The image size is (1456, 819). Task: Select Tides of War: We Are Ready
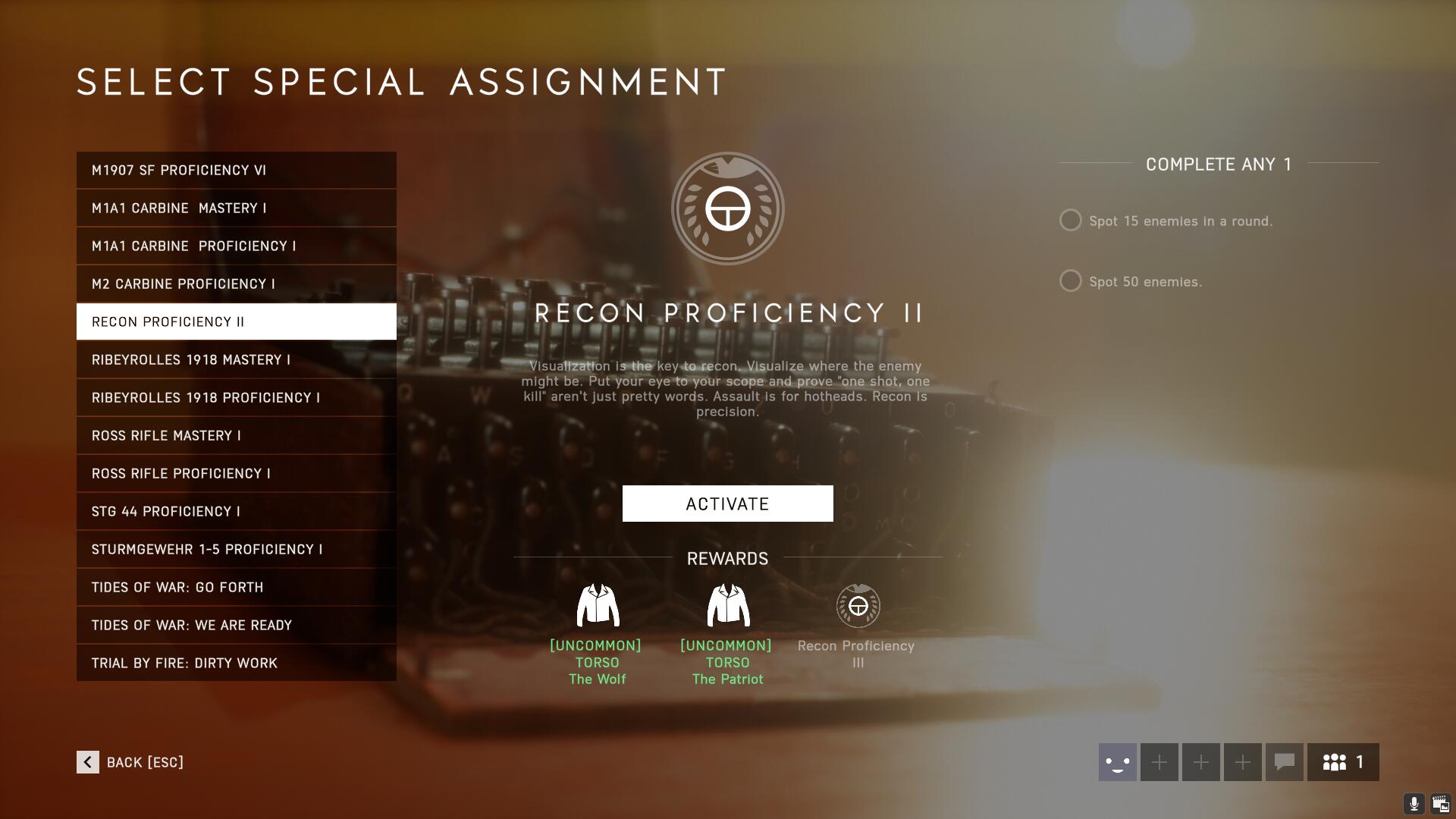236,625
